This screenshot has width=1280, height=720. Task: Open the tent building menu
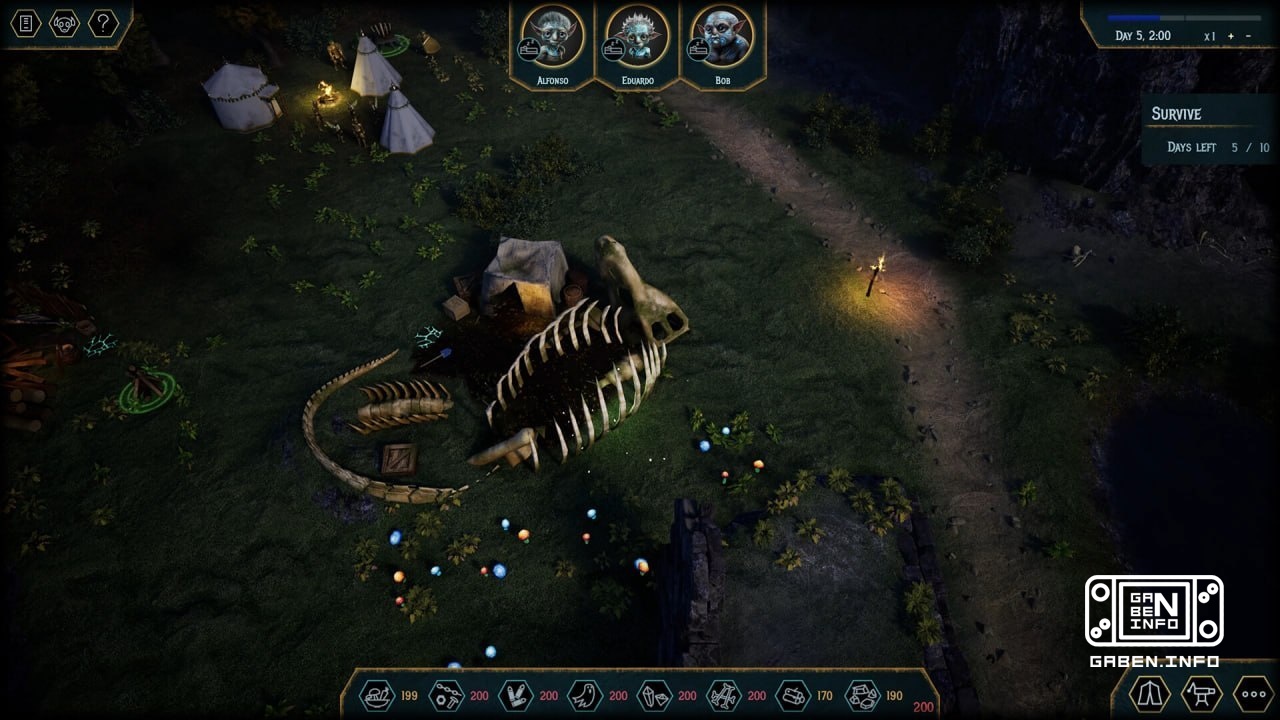coord(1150,693)
